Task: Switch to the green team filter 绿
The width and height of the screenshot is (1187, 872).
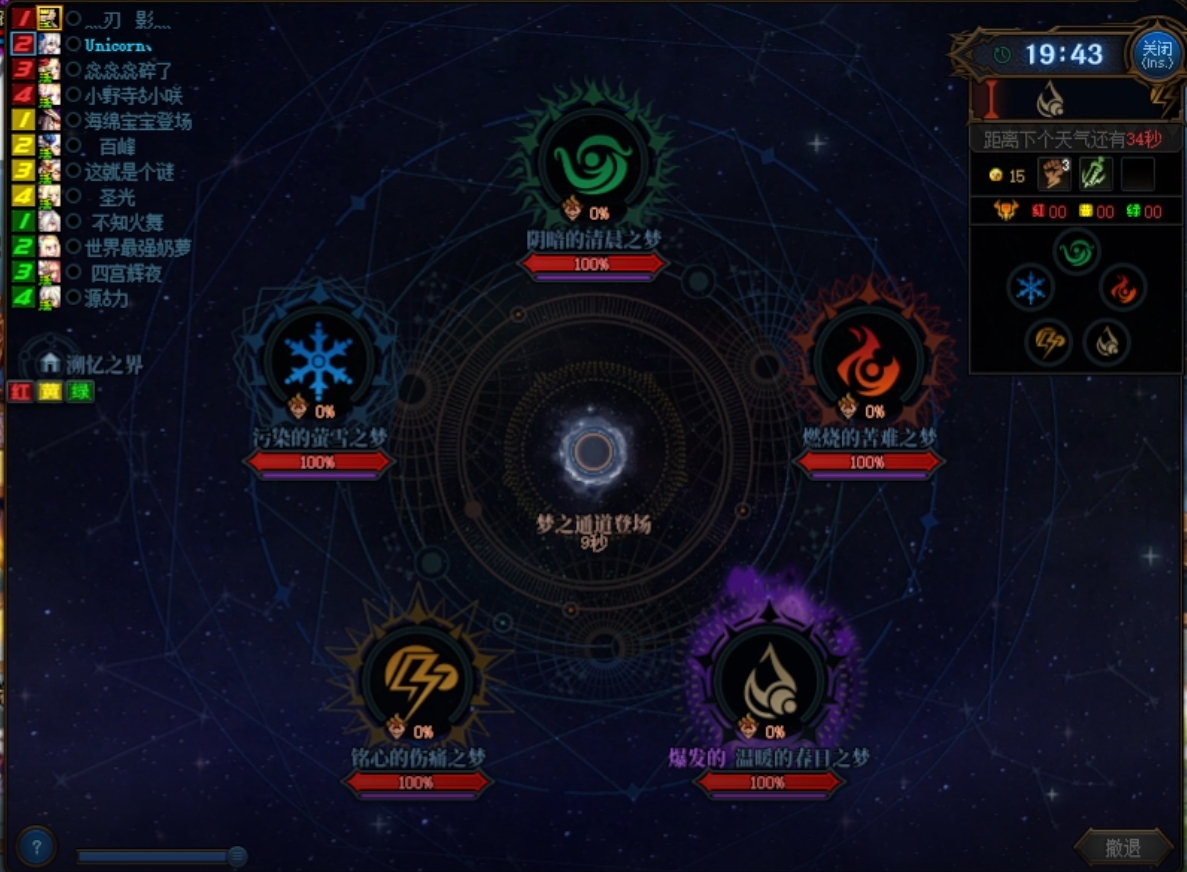Action: click(81, 392)
